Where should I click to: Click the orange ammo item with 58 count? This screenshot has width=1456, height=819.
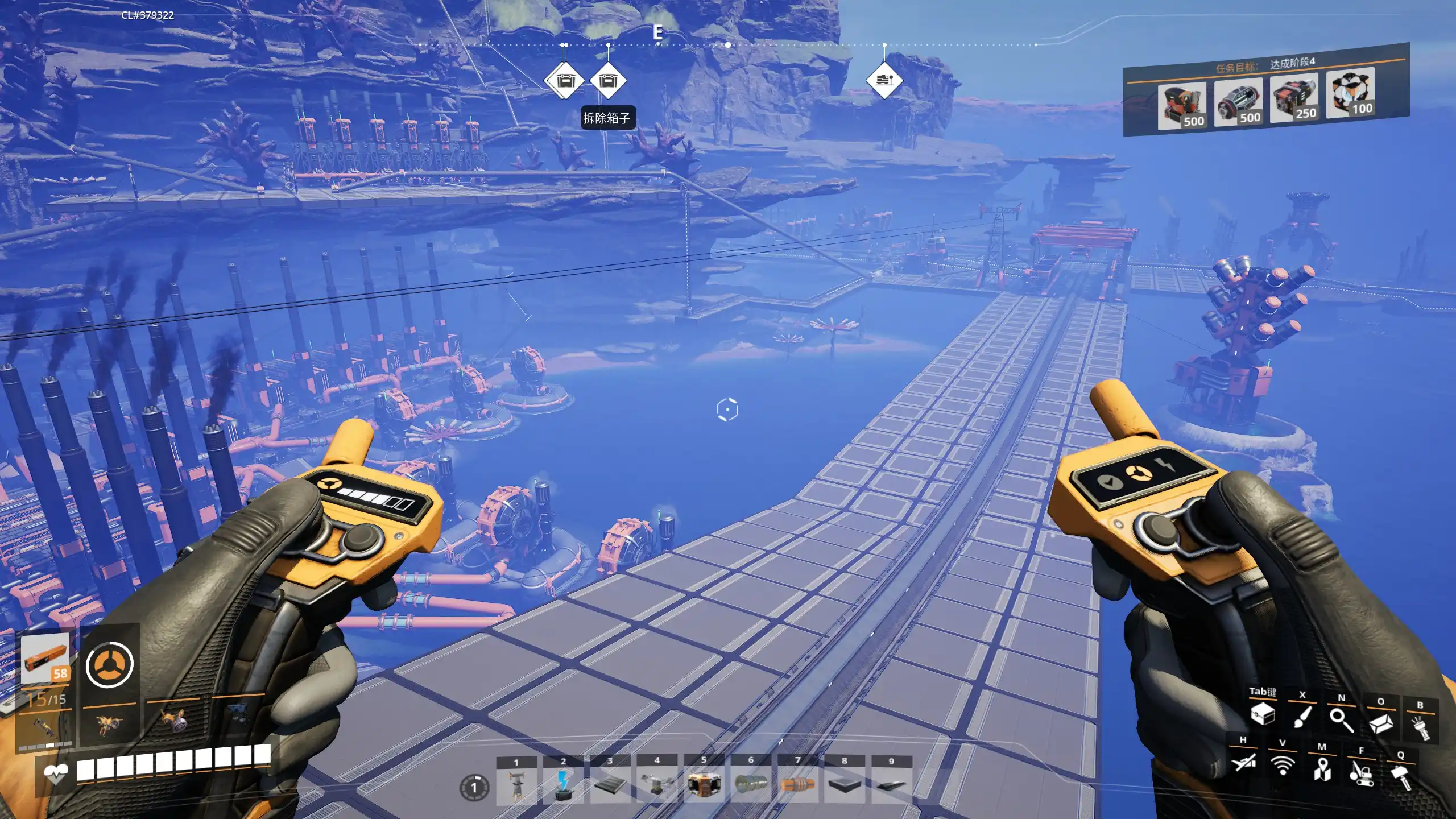45,659
